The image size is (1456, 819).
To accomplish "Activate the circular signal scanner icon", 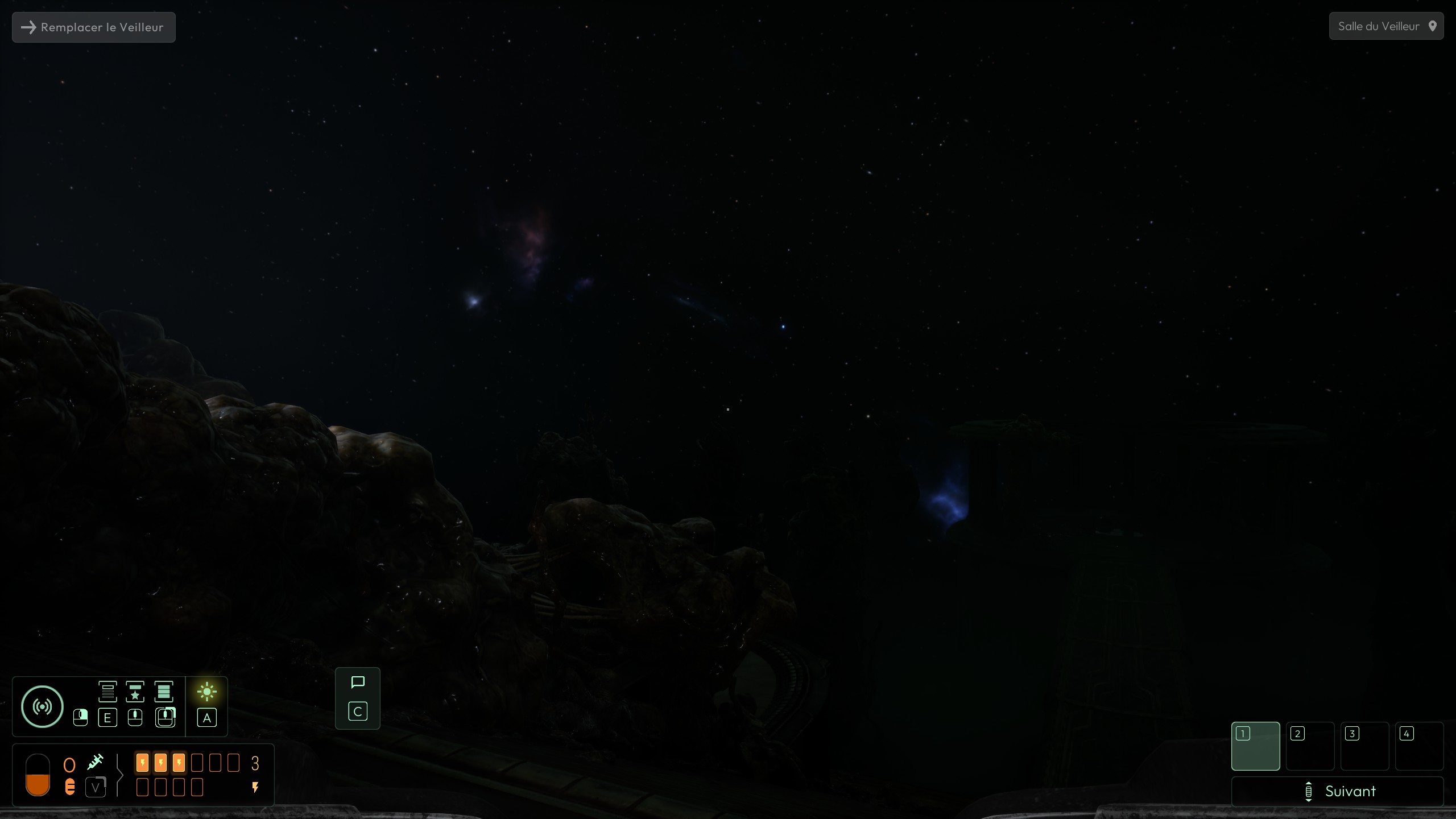I will point(42,706).
